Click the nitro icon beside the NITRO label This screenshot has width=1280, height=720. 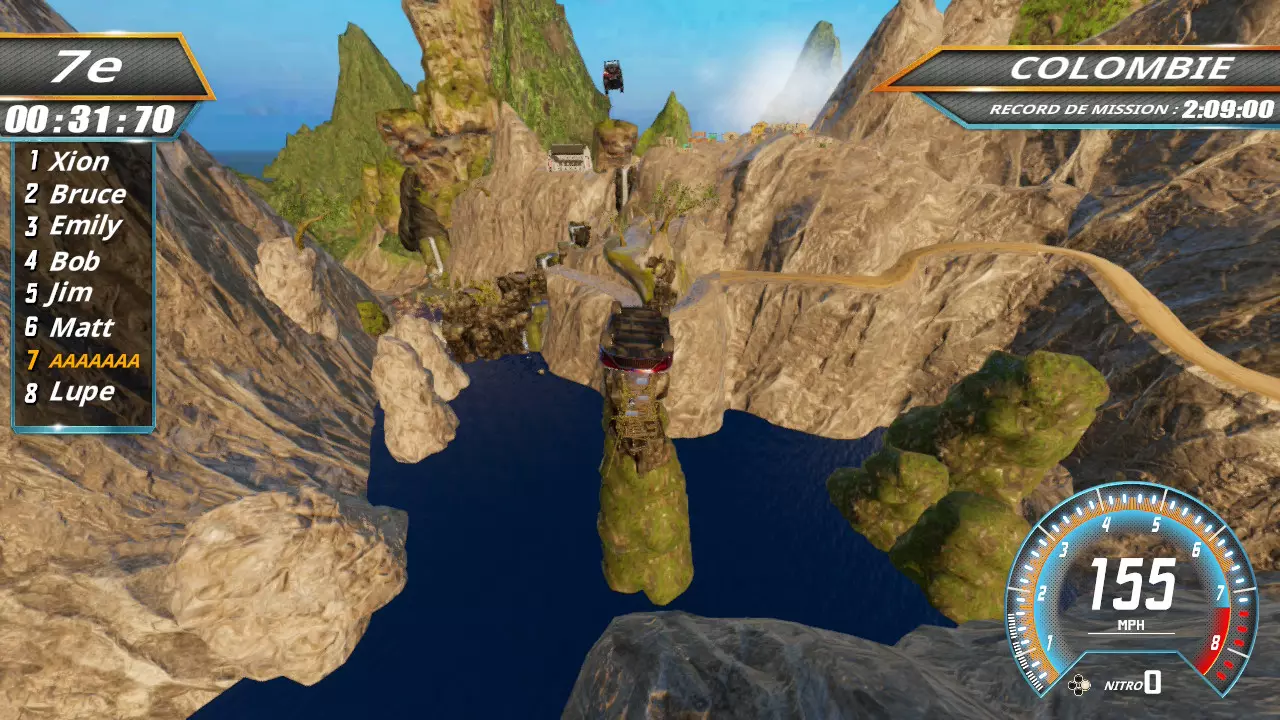[x=1079, y=685]
